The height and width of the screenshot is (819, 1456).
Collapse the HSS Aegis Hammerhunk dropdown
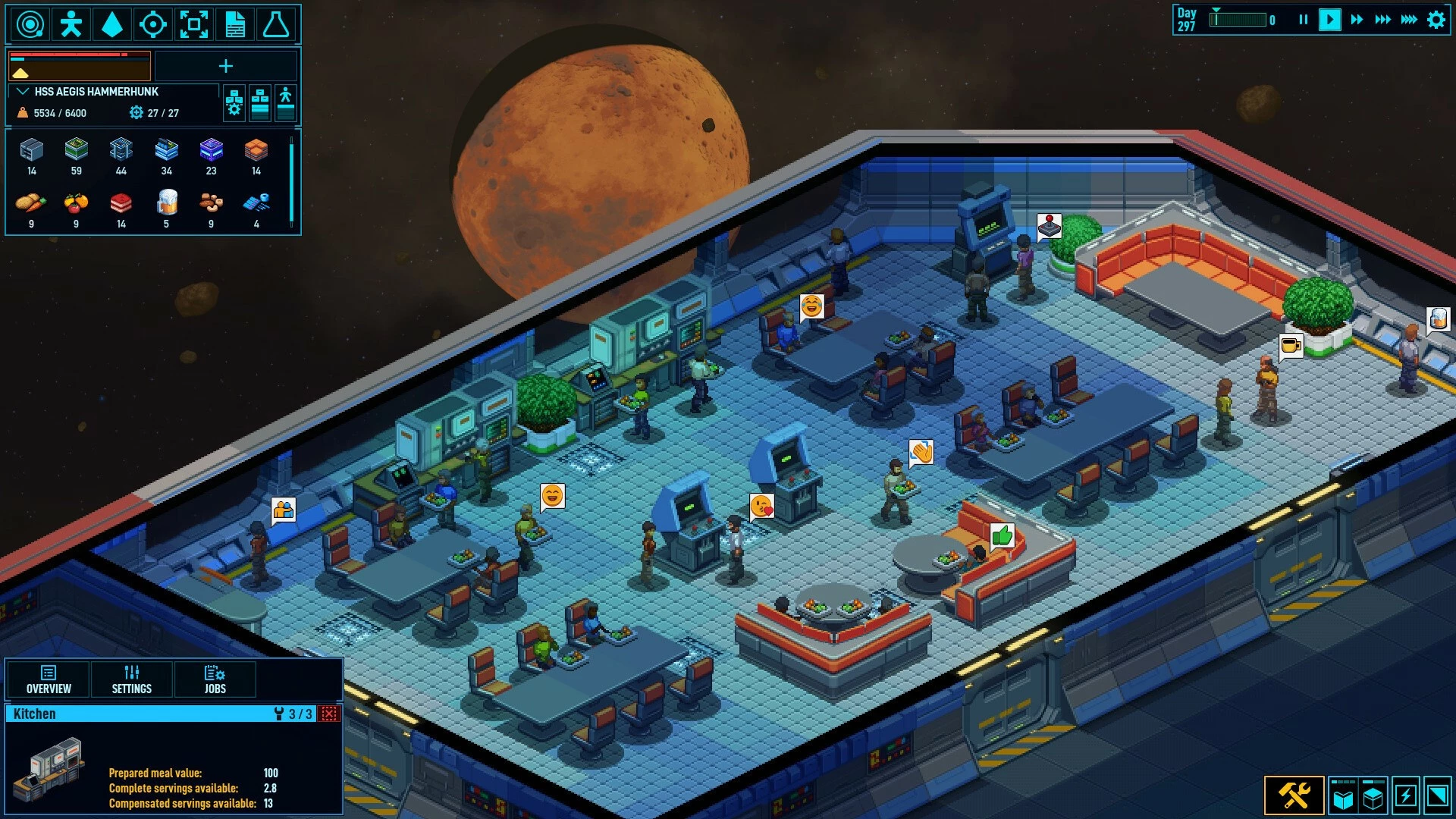(x=23, y=92)
